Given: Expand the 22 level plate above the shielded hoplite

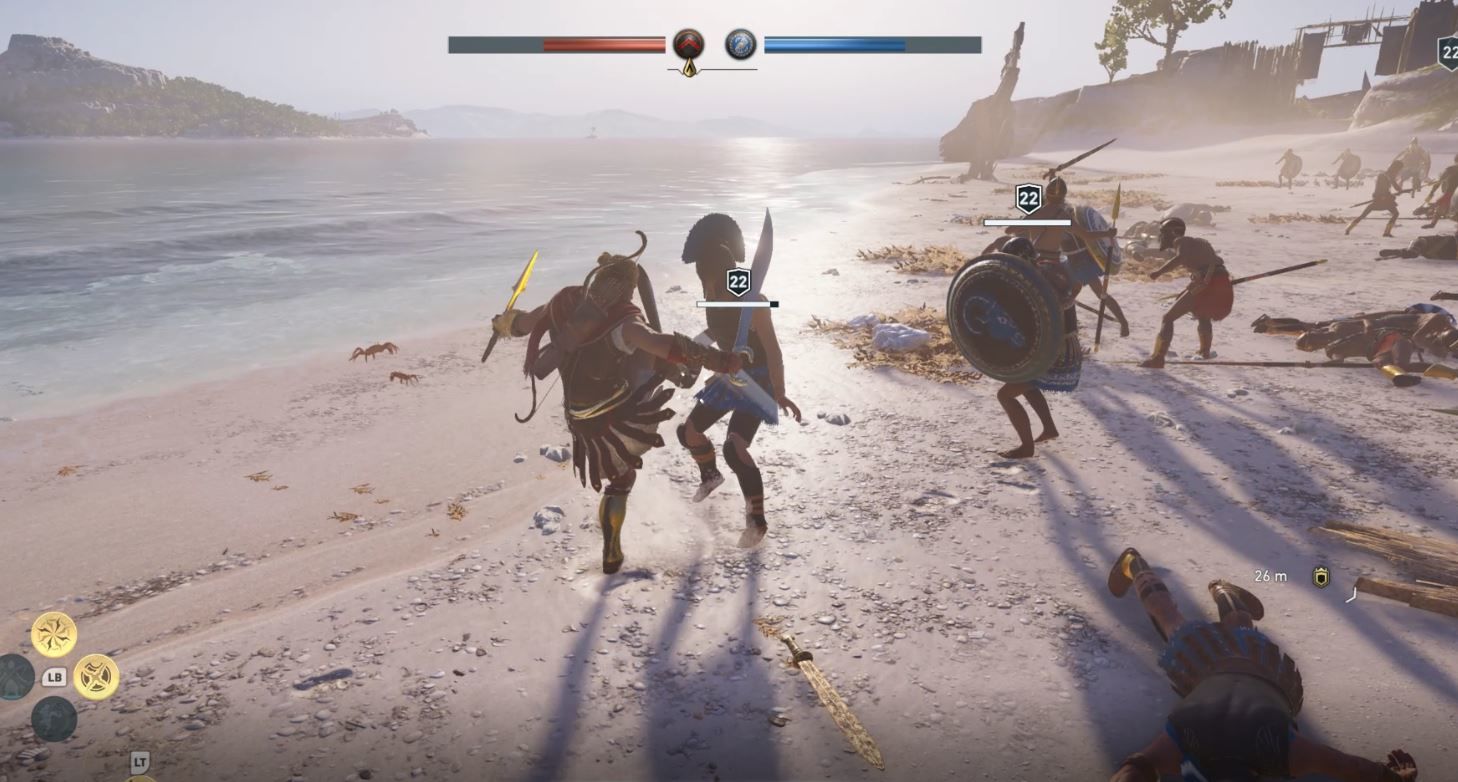Looking at the screenshot, I should 1027,199.
